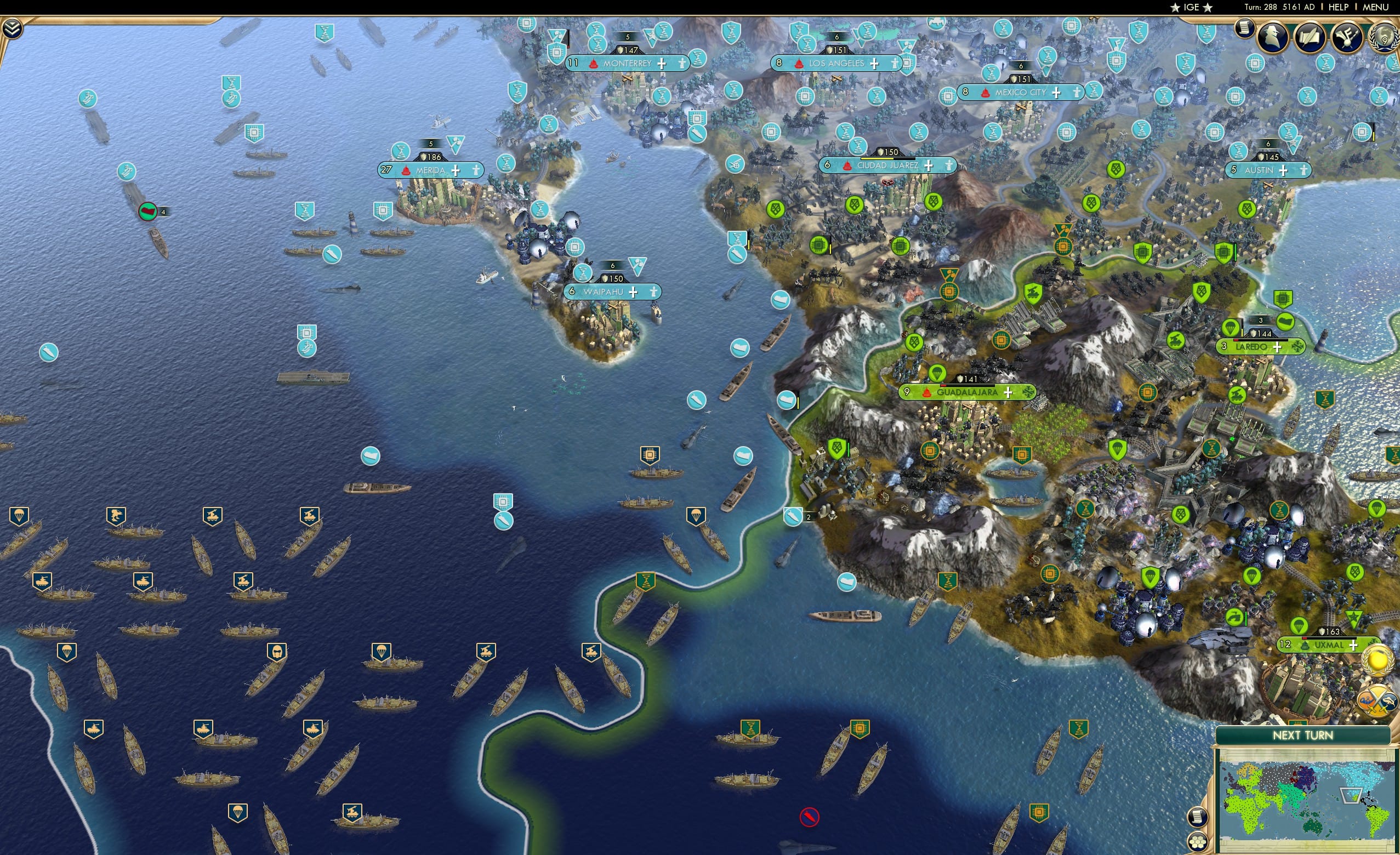Screen dimensions: 1400x855
Task: Click the viewport rectangle on the minimap
Action: 1351,796
